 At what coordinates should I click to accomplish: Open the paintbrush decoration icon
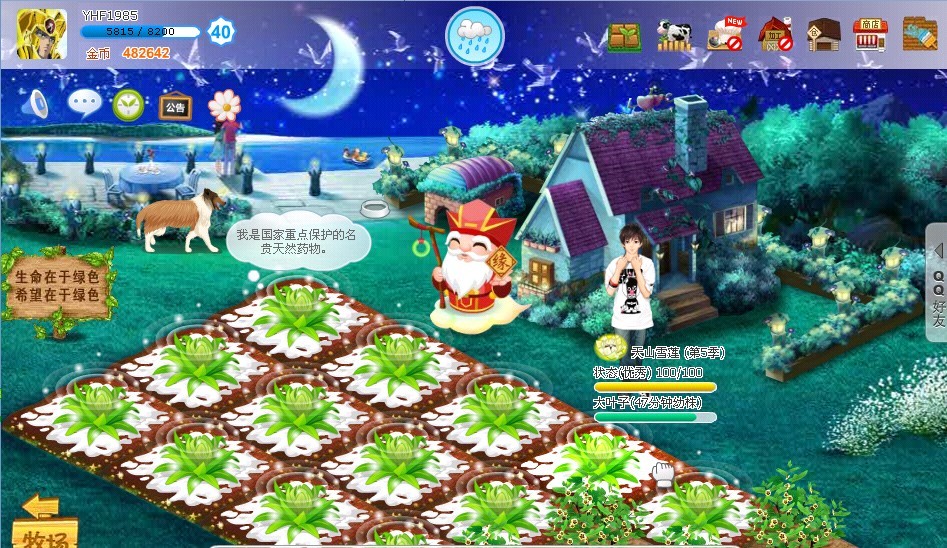tap(919, 34)
